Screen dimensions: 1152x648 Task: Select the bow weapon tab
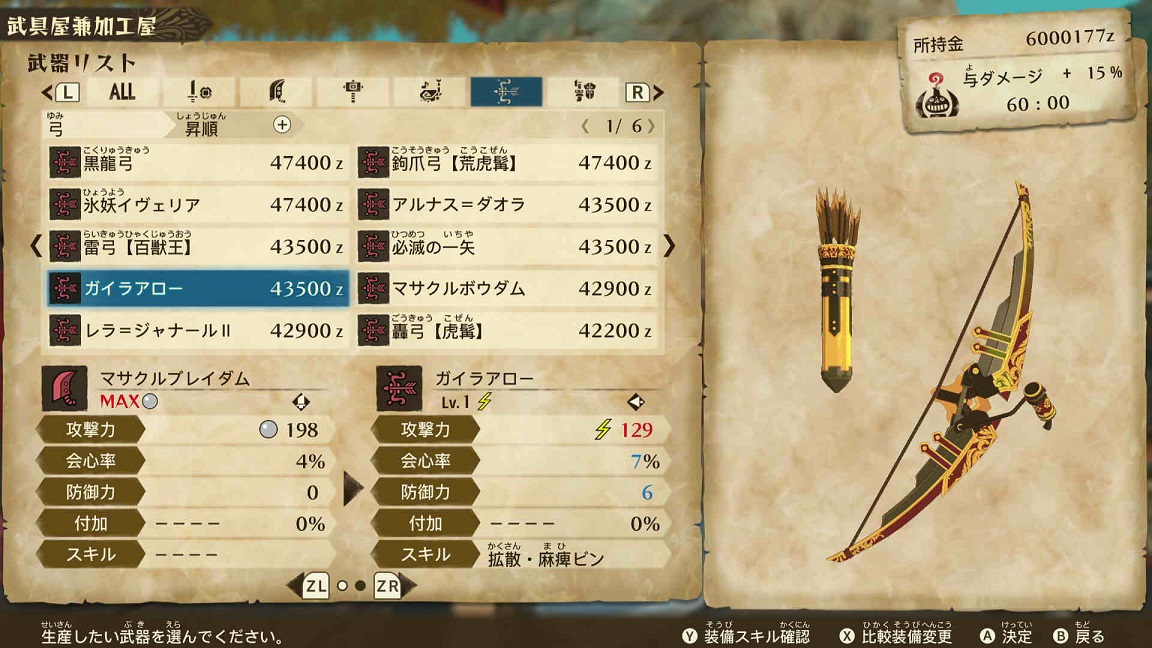point(506,92)
